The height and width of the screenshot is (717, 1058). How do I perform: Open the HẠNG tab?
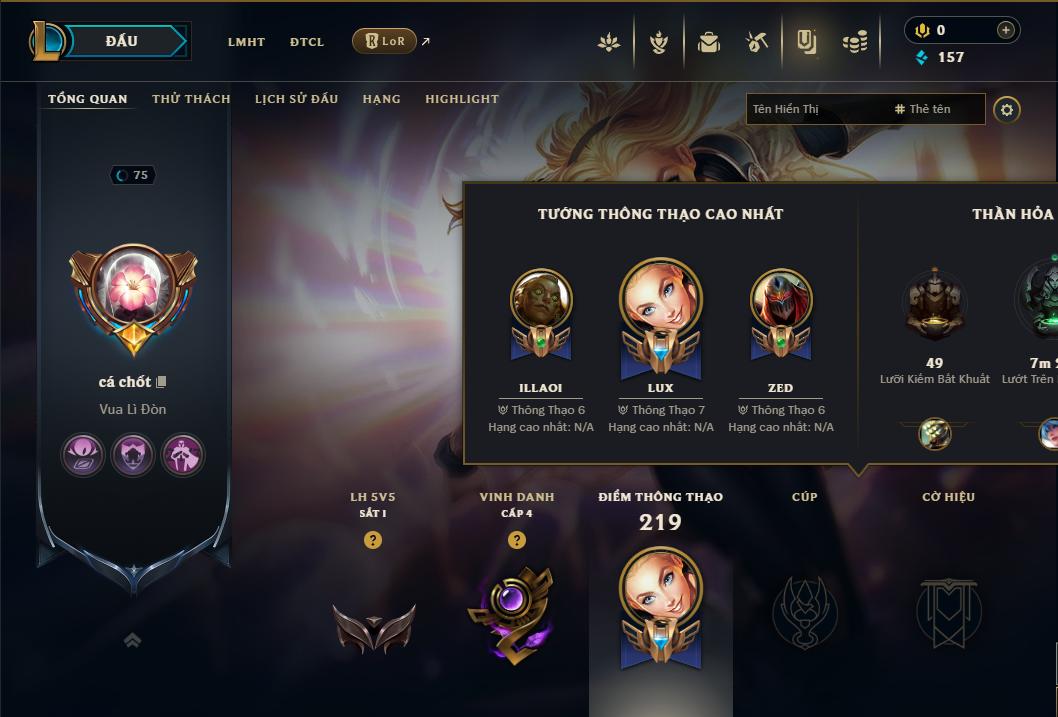381,99
